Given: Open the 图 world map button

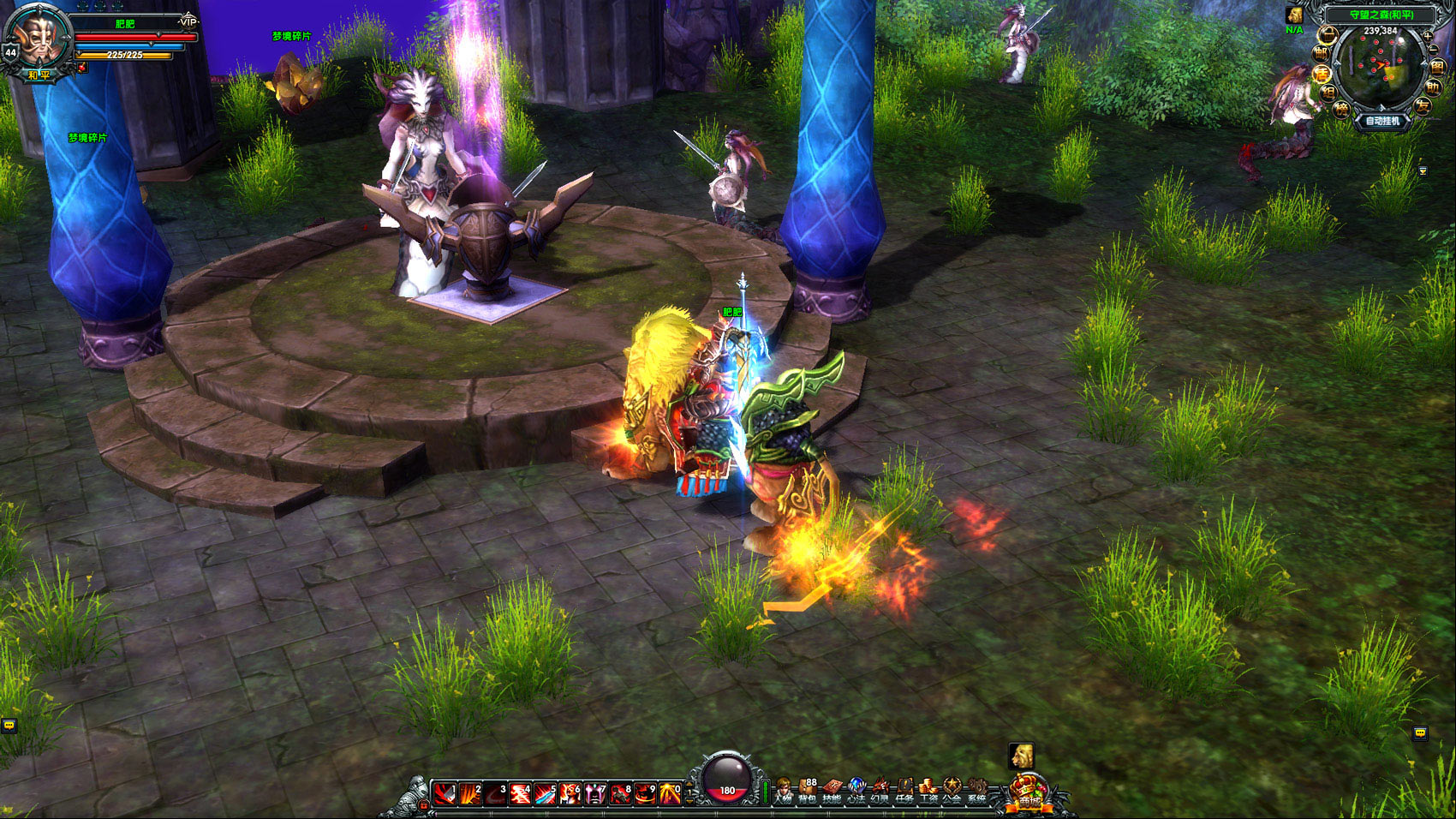Looking at the screenshot, I should (1437, 67).
